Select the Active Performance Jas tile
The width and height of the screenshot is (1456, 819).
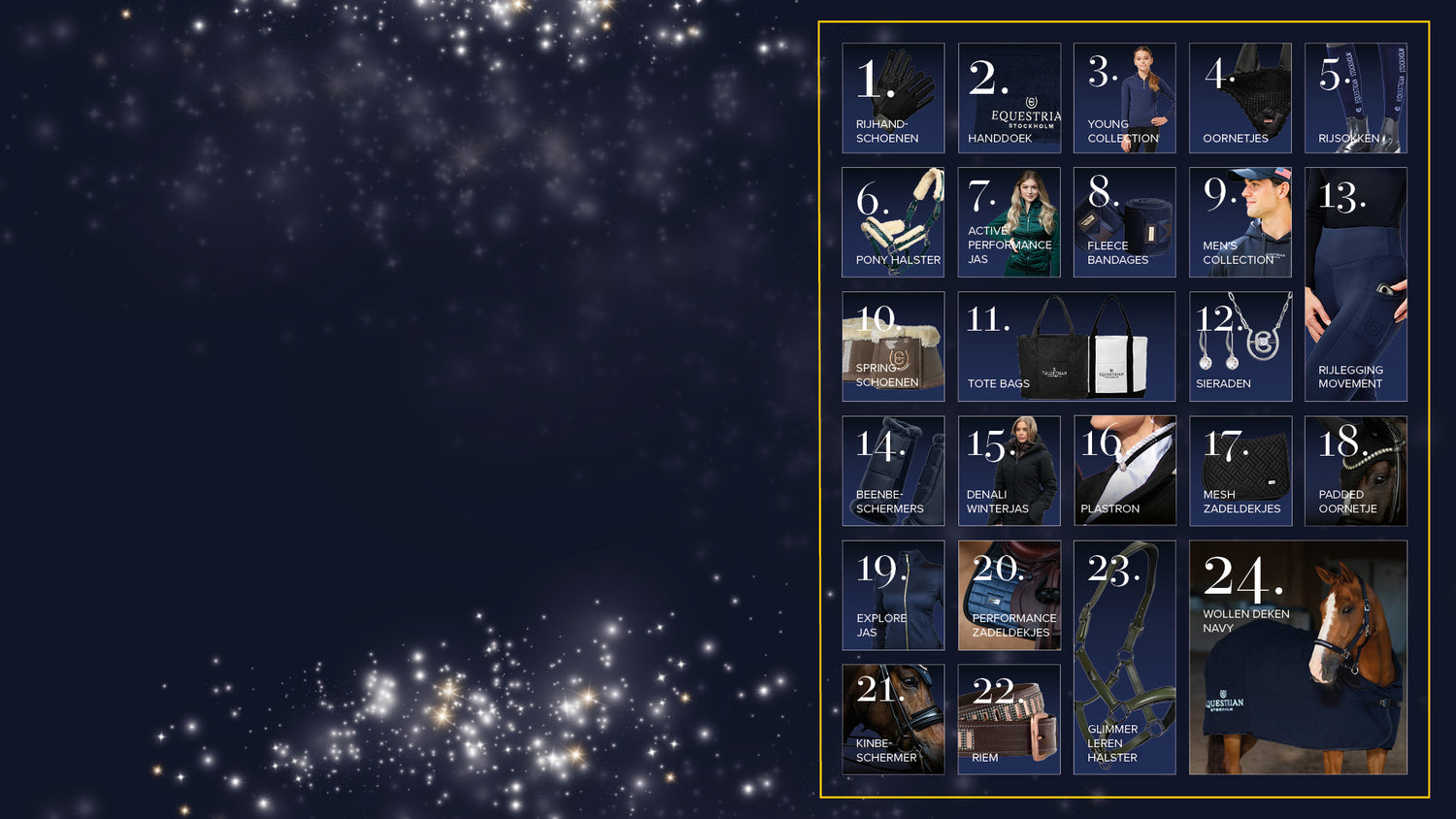(x=1009, y=222)
